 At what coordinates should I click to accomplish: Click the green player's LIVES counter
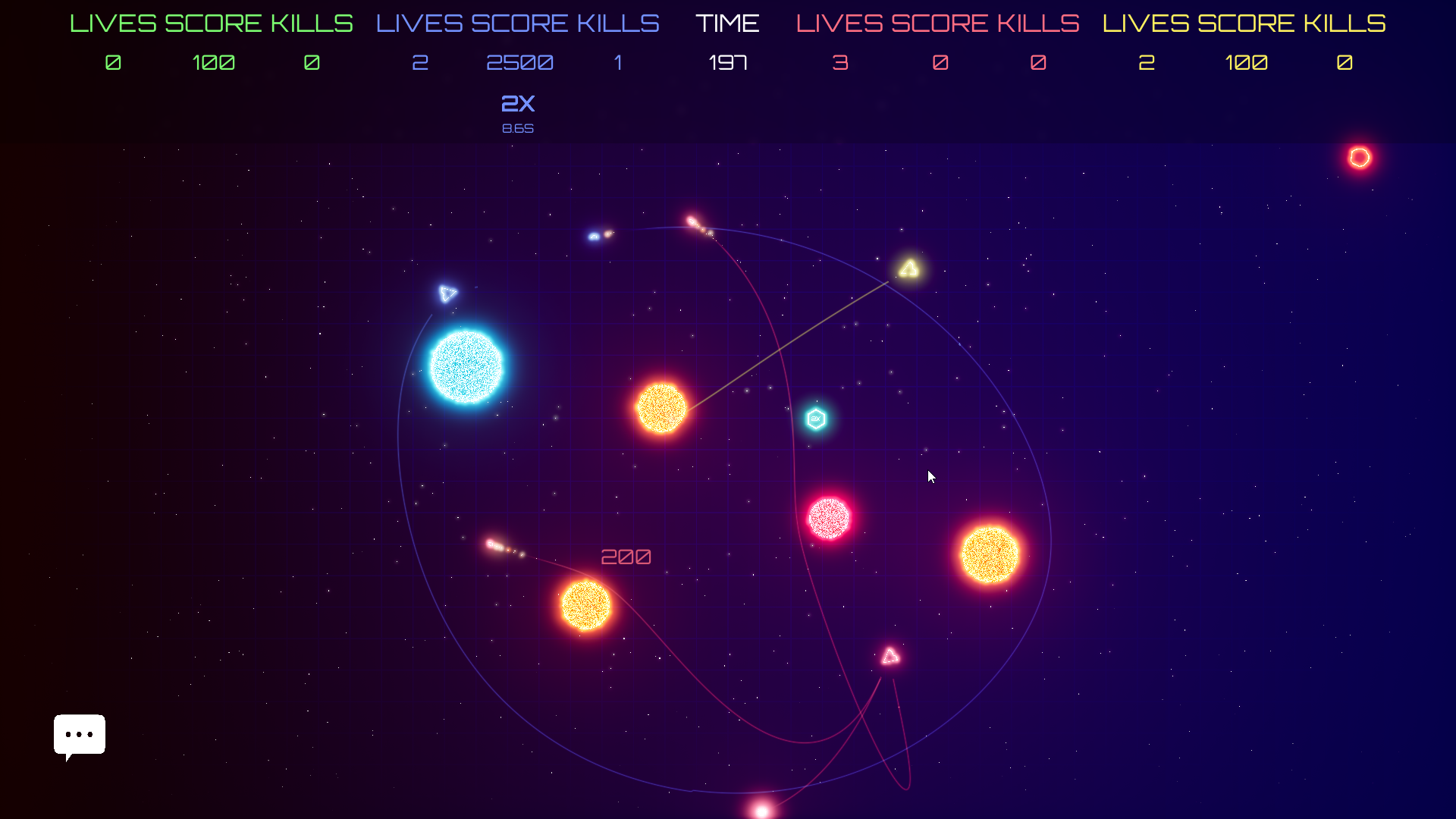pos(112,63)
